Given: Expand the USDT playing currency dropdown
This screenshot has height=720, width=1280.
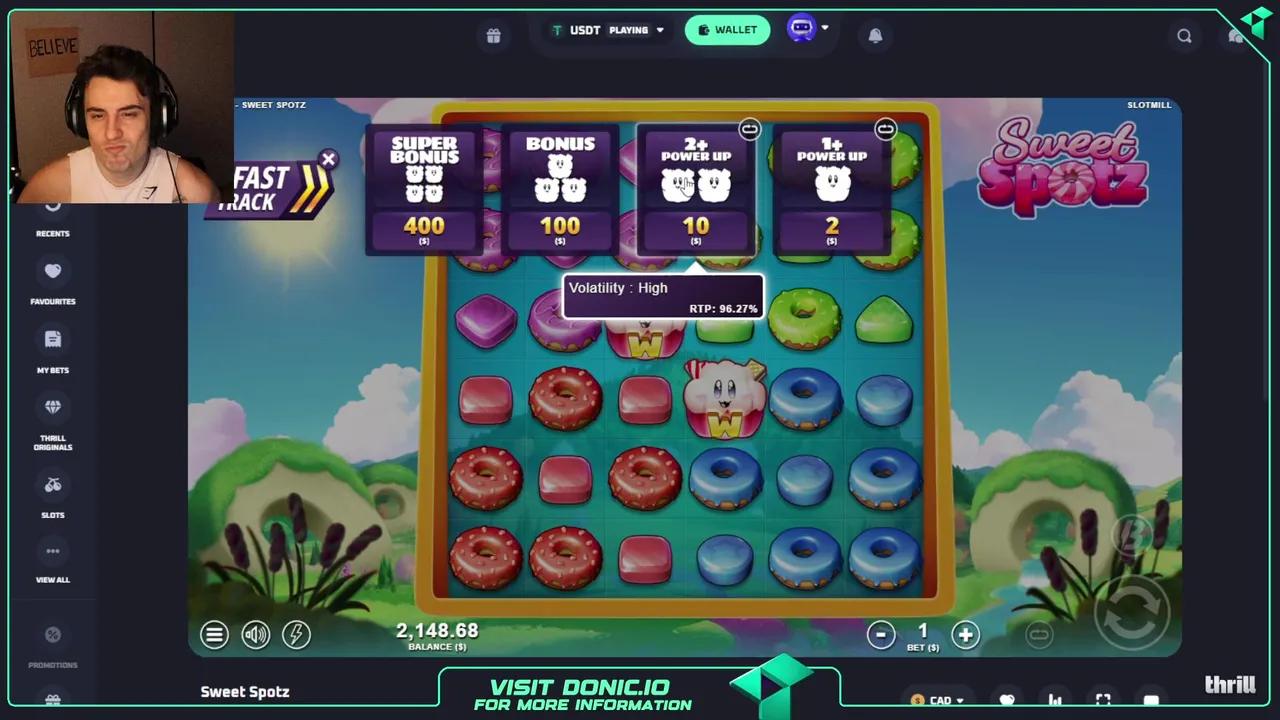Looking at the screenshot, I should 660,29.
